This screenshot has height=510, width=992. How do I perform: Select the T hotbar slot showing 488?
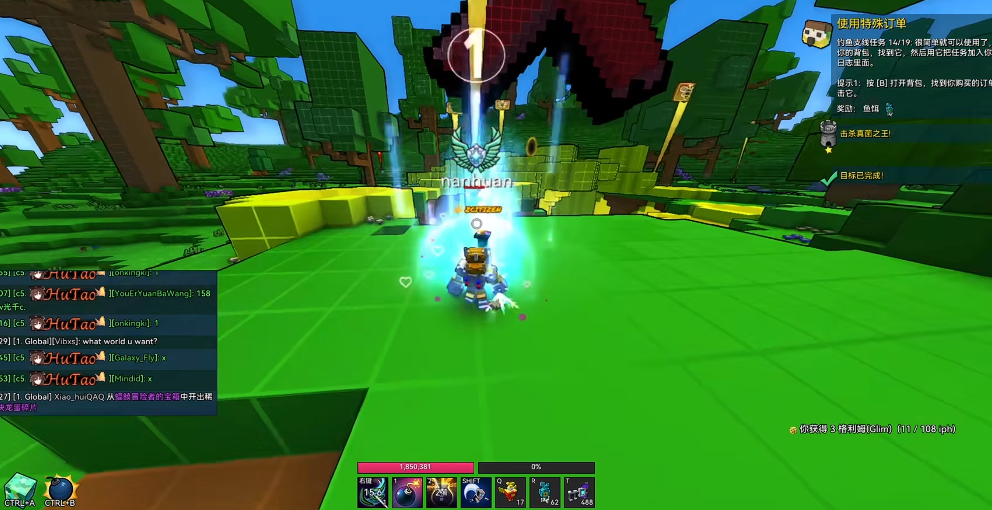(x=579, y=492)
